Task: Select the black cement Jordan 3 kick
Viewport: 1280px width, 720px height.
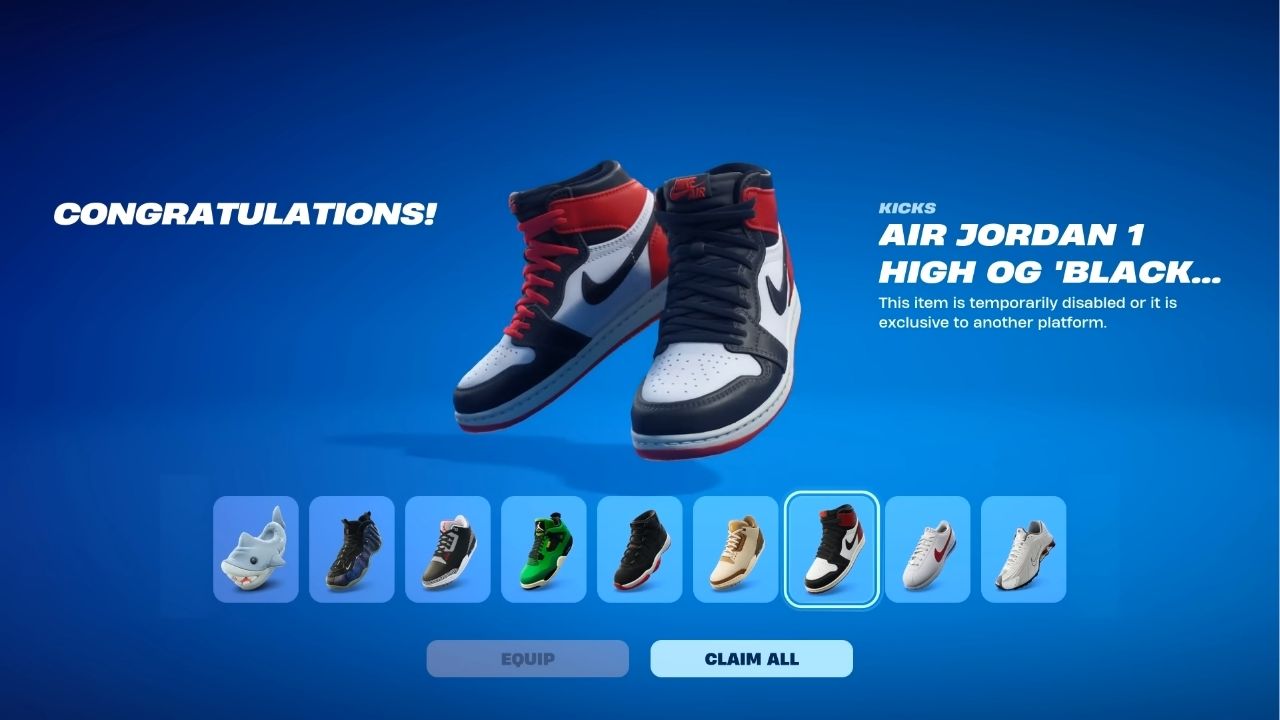Action: (x=447, y=550)
